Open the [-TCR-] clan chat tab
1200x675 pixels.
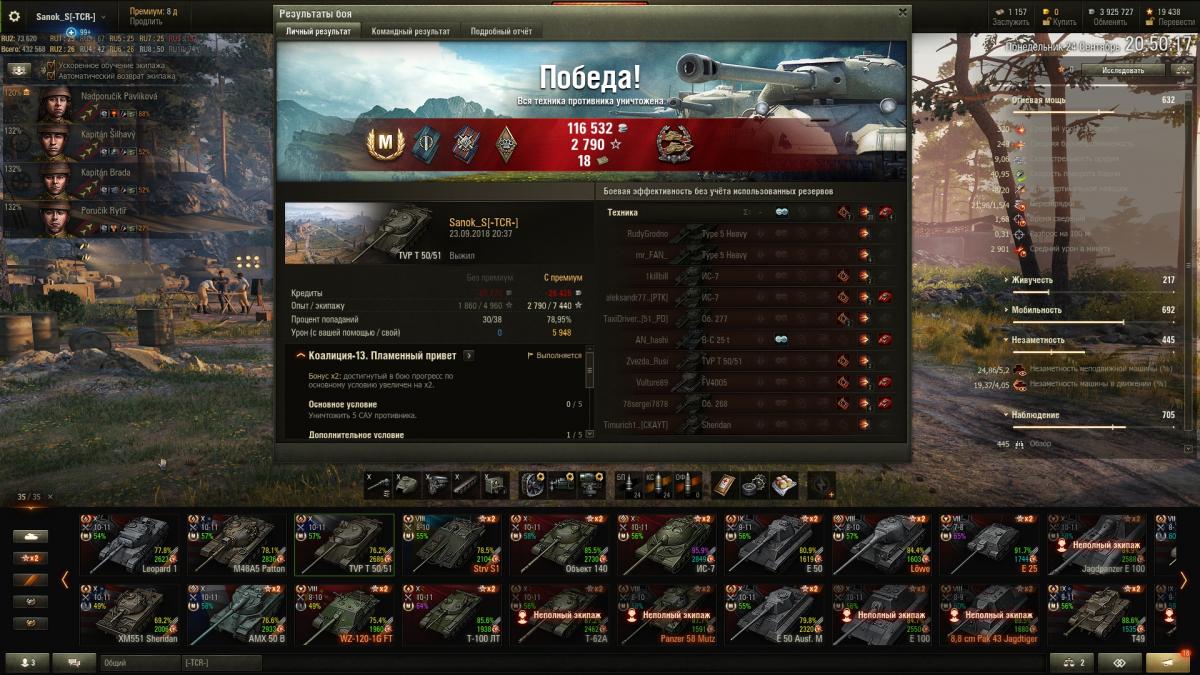[x=220, y=663]
